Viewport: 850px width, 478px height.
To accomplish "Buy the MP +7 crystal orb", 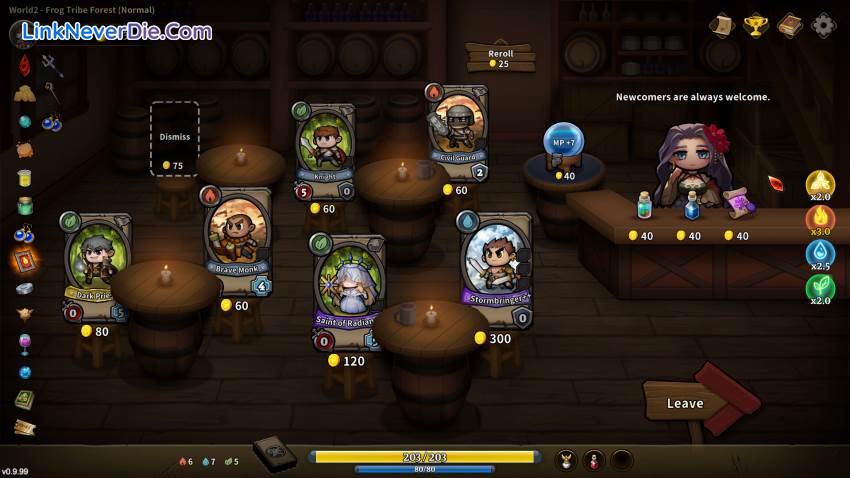I will coord(563,143).
